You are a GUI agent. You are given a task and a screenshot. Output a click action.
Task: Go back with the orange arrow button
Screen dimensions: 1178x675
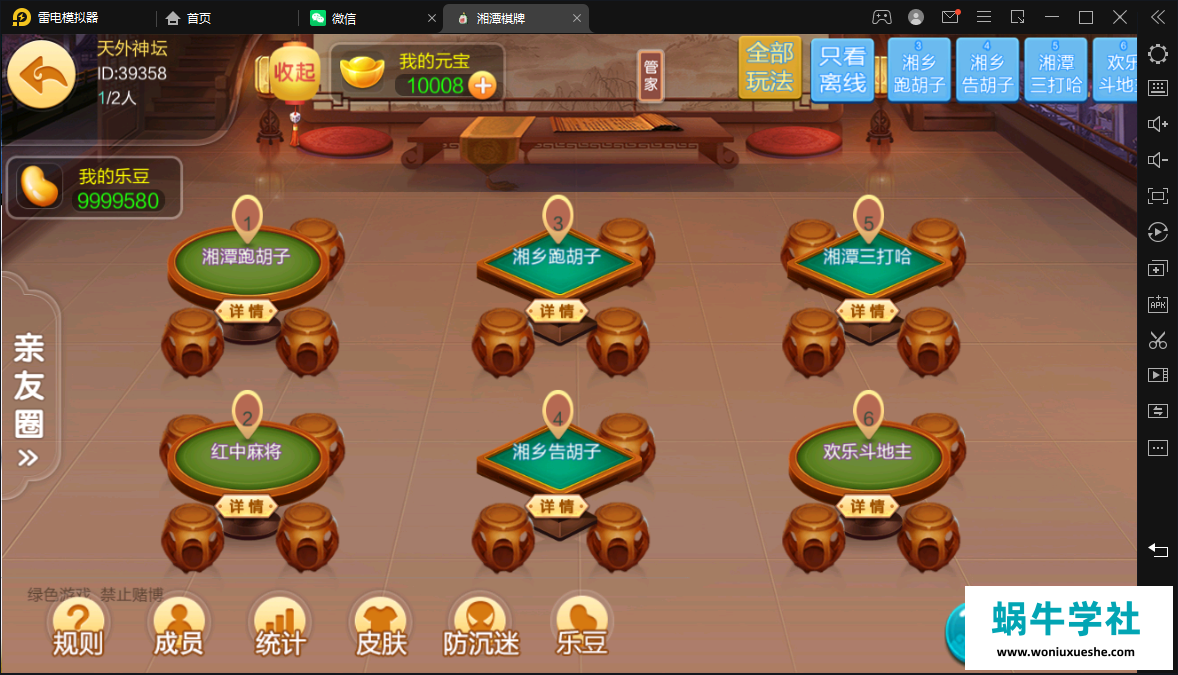tap(42, 74)
